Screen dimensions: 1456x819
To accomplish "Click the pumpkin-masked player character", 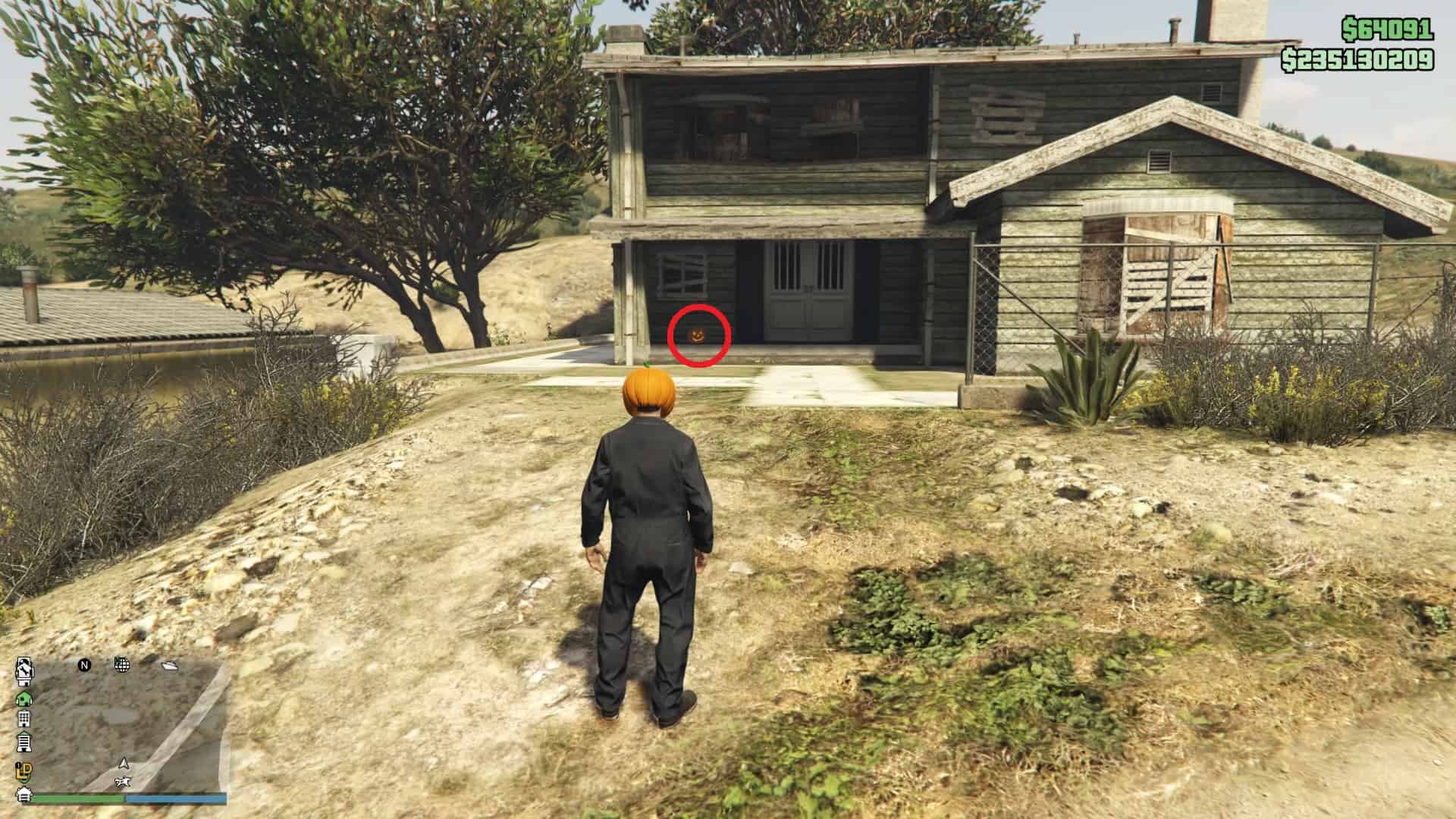I will click(650, 493).
